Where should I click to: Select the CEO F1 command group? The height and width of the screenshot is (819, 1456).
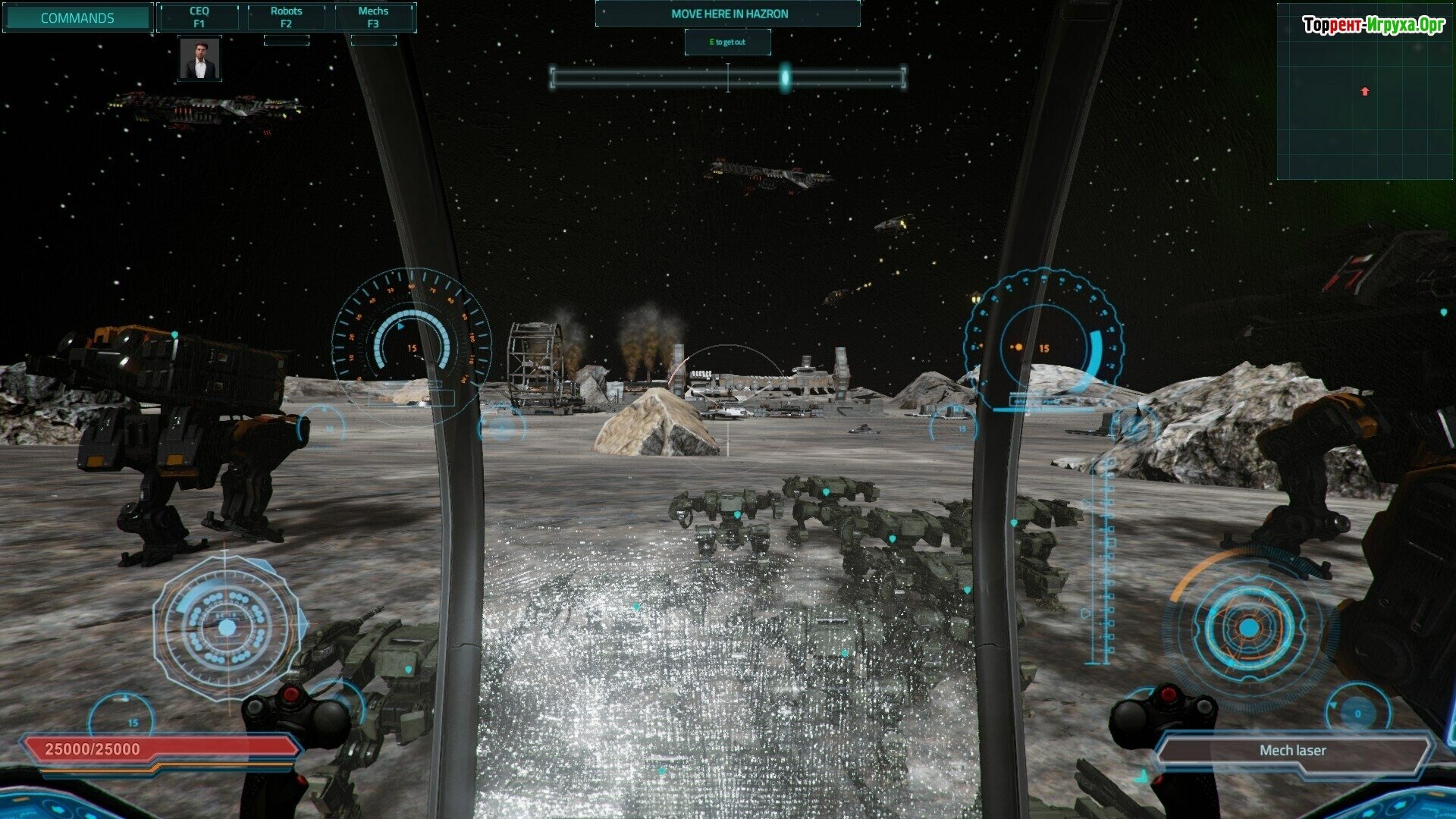click(x=199, y=17)
